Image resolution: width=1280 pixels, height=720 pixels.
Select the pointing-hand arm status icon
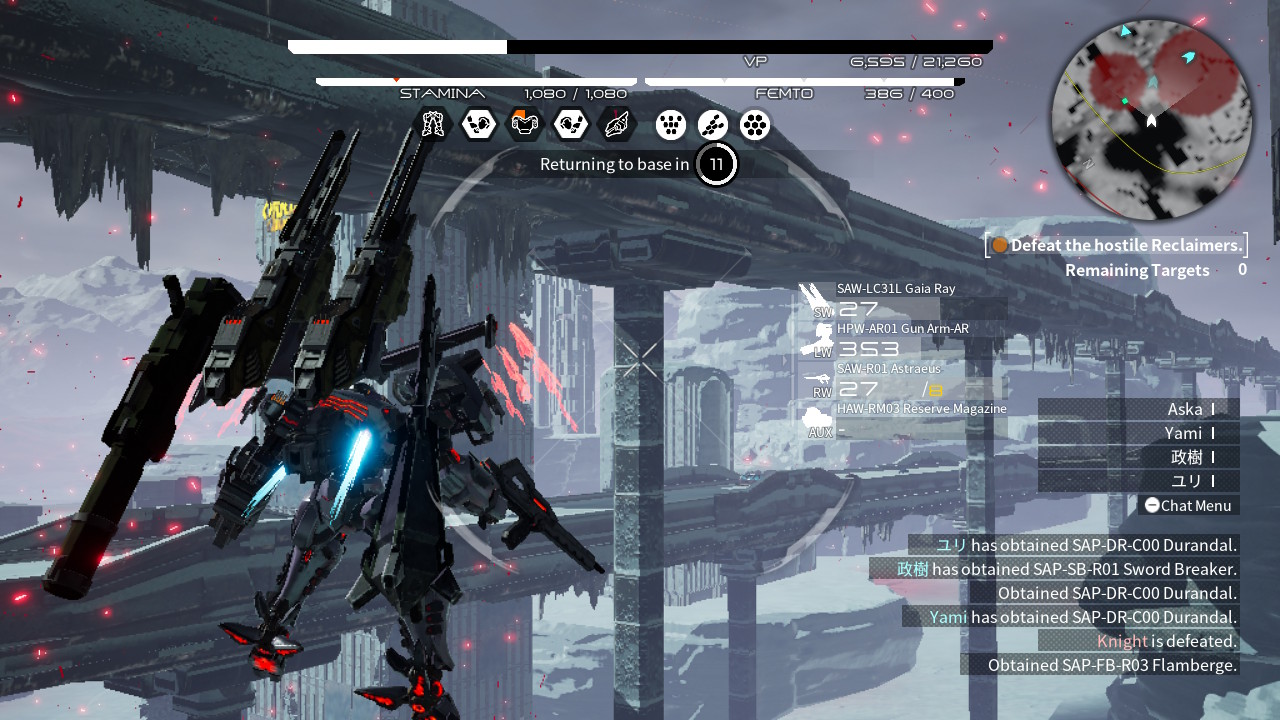pos(617,124)
